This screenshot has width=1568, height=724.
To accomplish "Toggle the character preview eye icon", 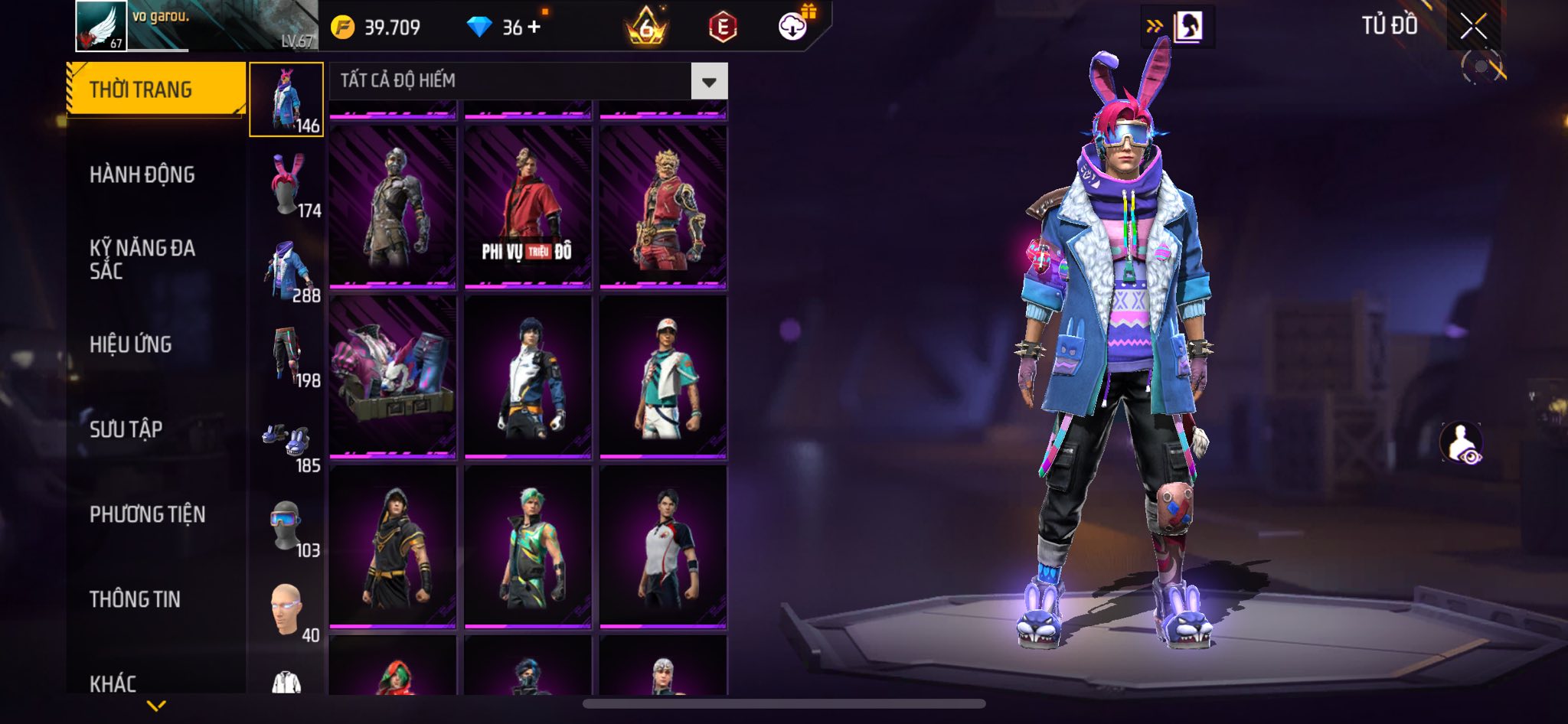I will pos(1462,444).
